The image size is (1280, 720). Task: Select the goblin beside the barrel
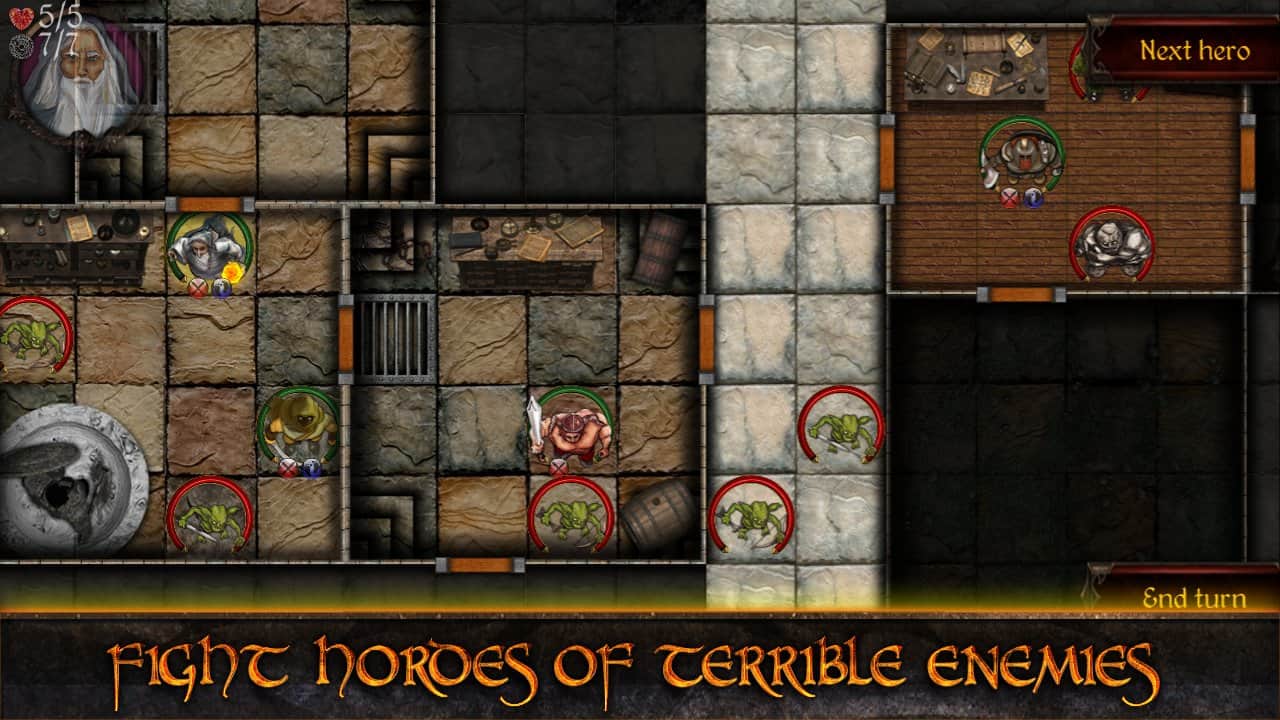572,515
